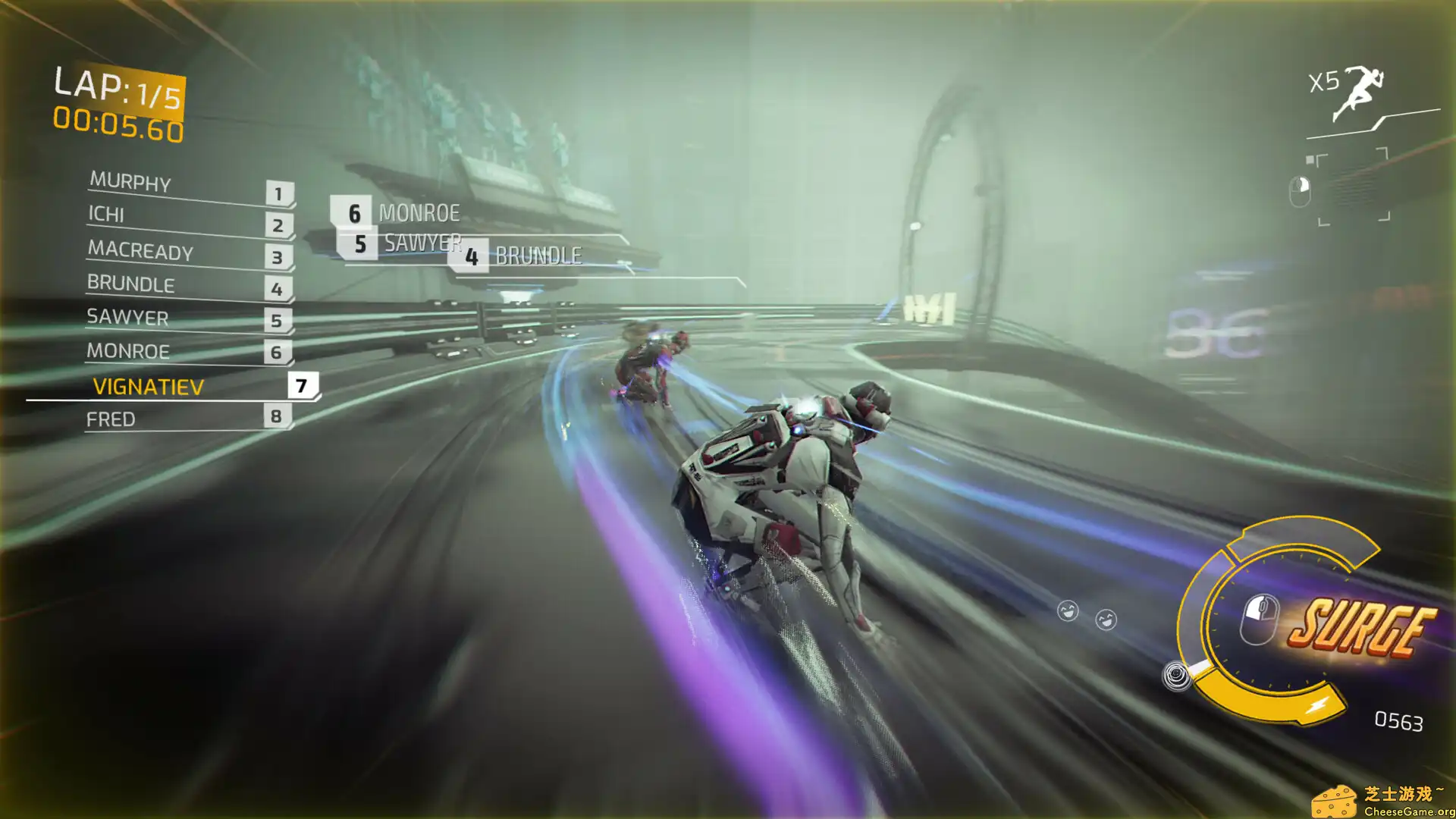Select the small circular gadget icon below the SURGE ring
This screenshot has height=819, width=1456.
1177,674
